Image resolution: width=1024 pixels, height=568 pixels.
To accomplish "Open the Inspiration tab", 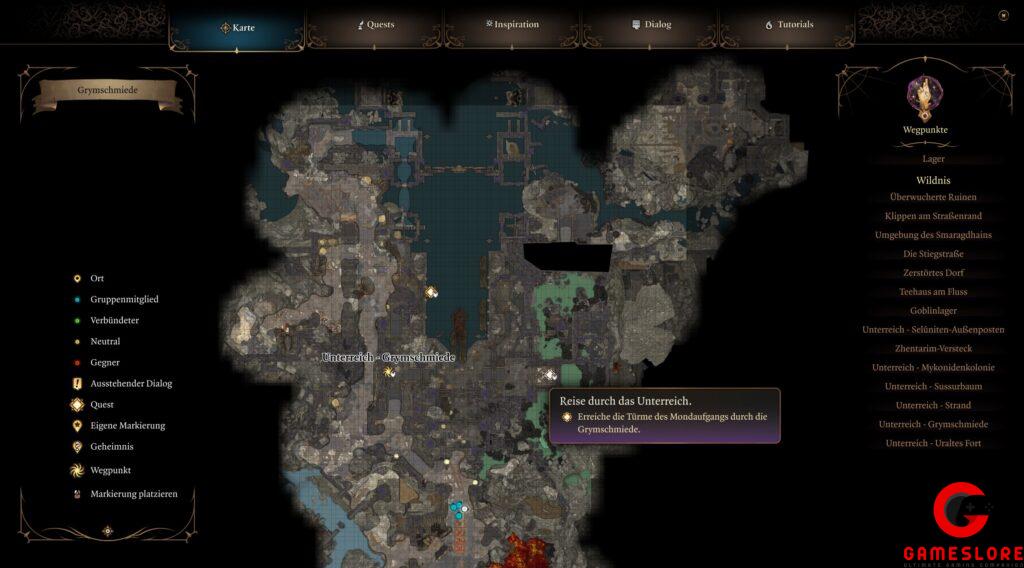I will pyautogui.click(x=512, y=24).
